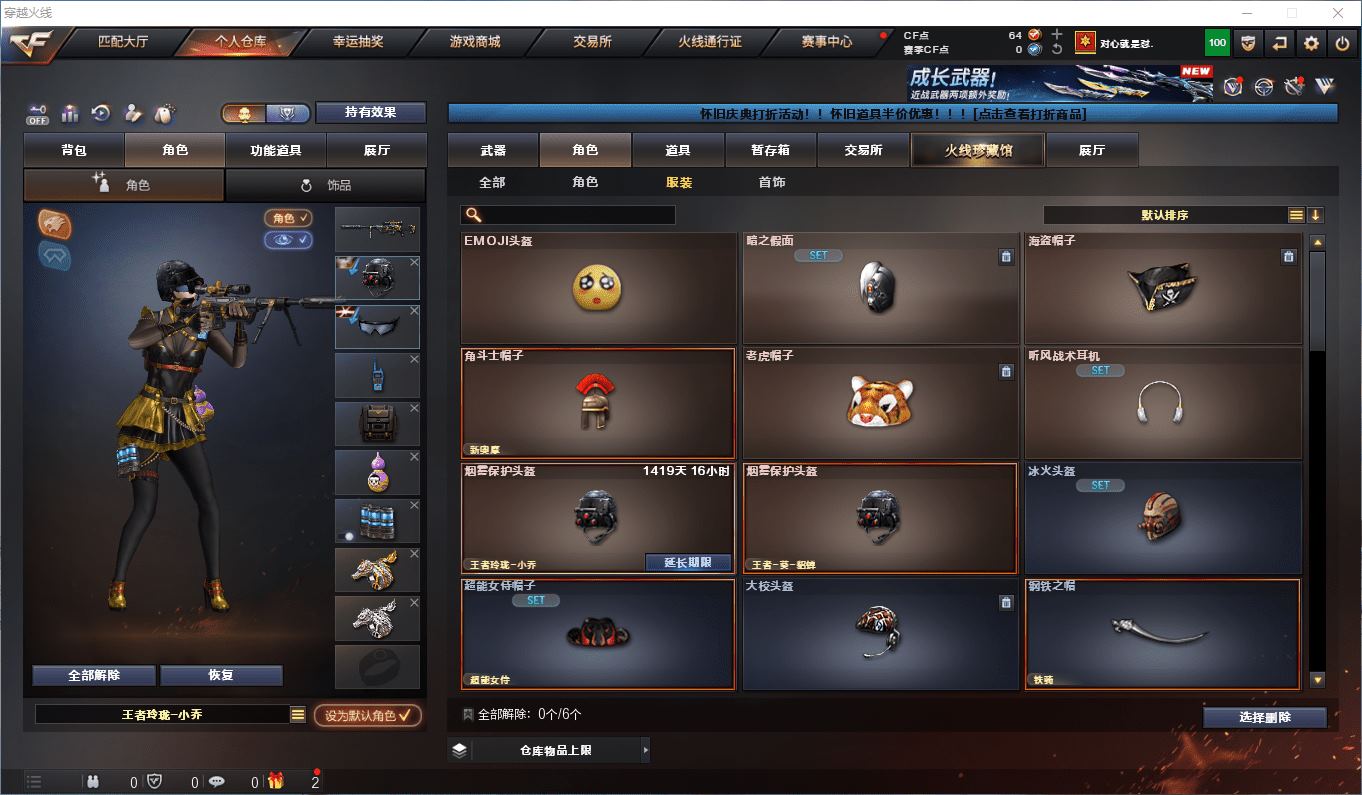Open the 交易所 top menu entry
The width and height of the screenshot is (1362, 795).
(592, 42)
